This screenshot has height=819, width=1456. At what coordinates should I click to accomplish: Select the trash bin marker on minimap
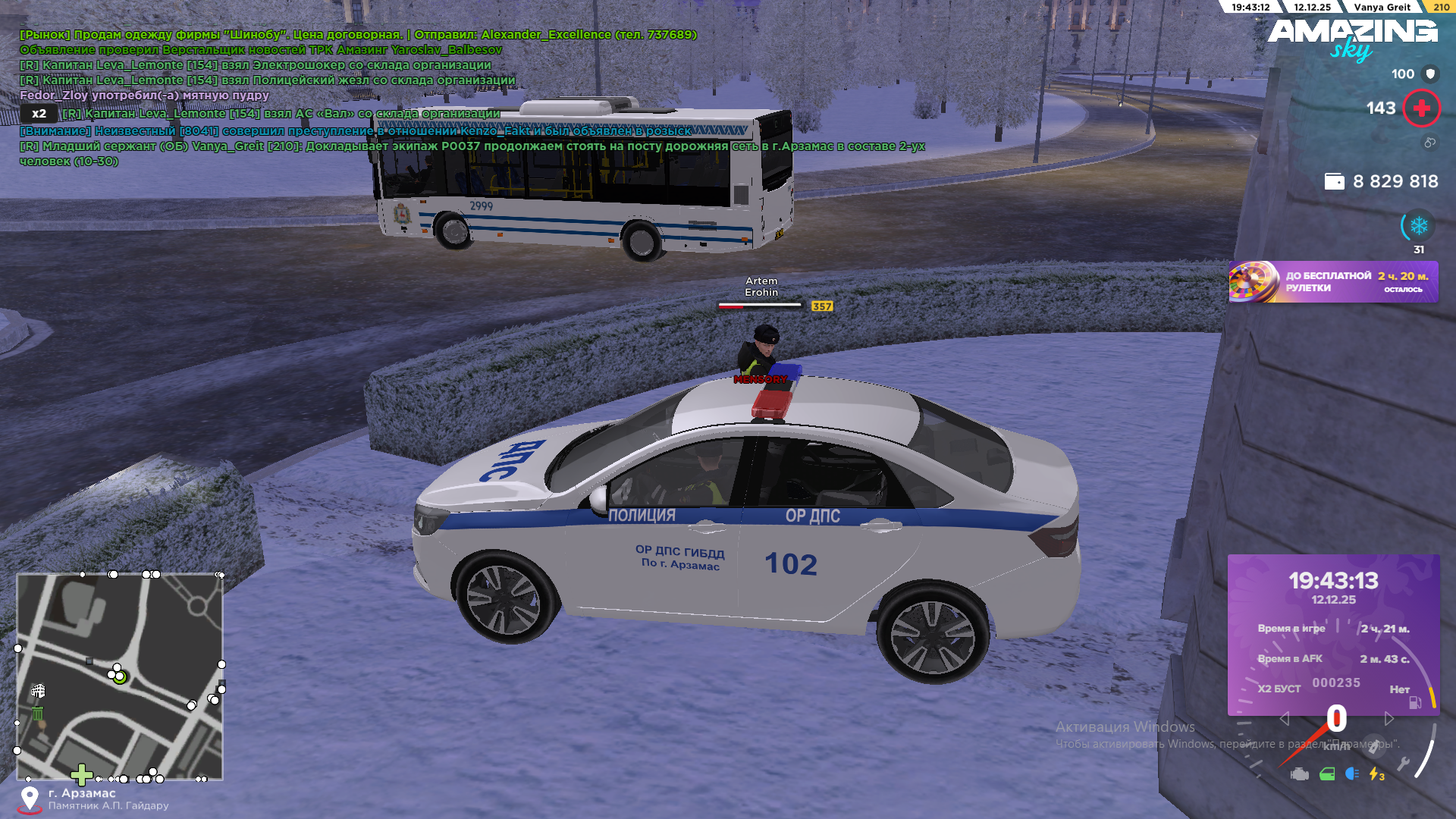37,713
